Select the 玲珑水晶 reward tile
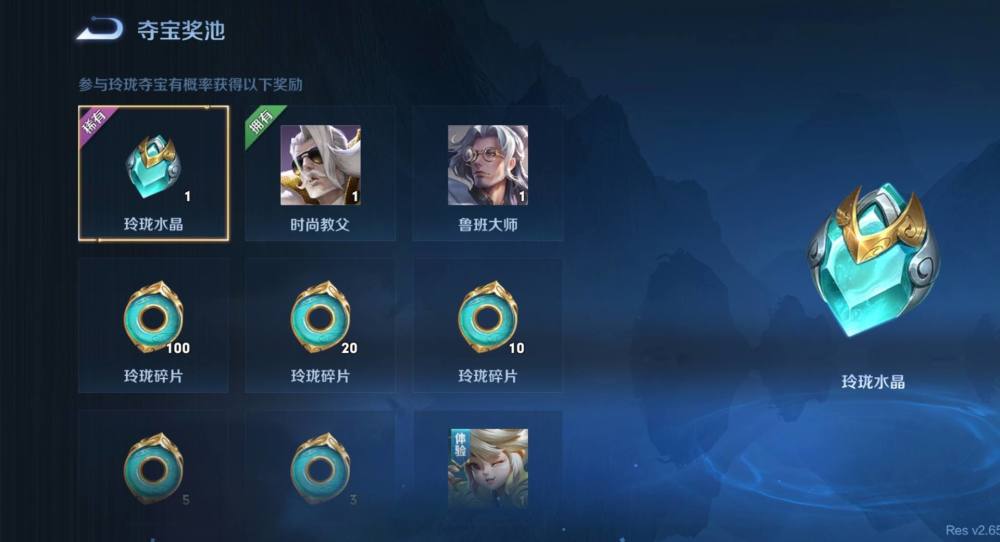Viewport: 1000px width, 542px height. point(153,173)
